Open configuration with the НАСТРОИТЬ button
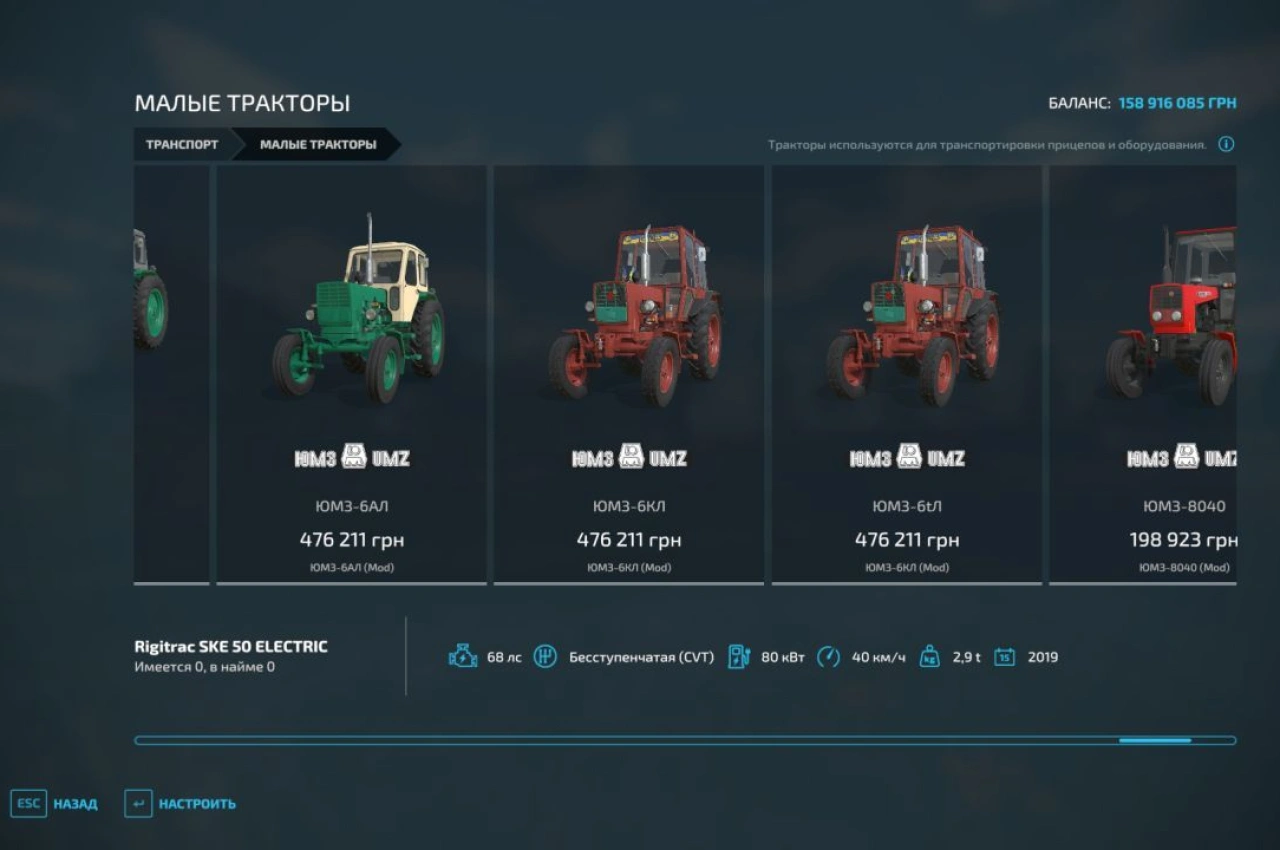The height and width of the screenshot is (850, 1280). [x=196, y=803]
